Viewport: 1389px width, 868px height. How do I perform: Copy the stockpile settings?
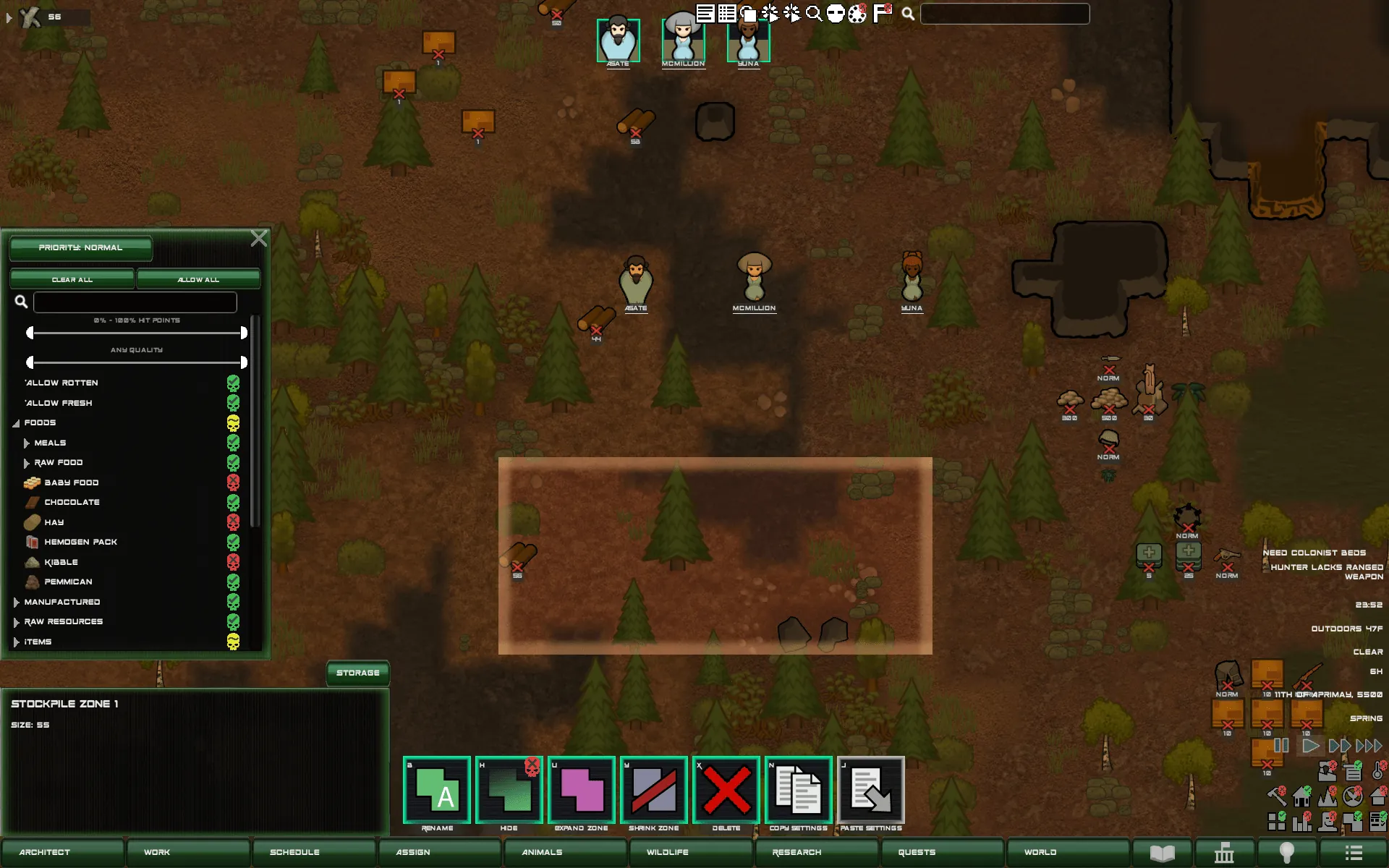coord(799,790)
